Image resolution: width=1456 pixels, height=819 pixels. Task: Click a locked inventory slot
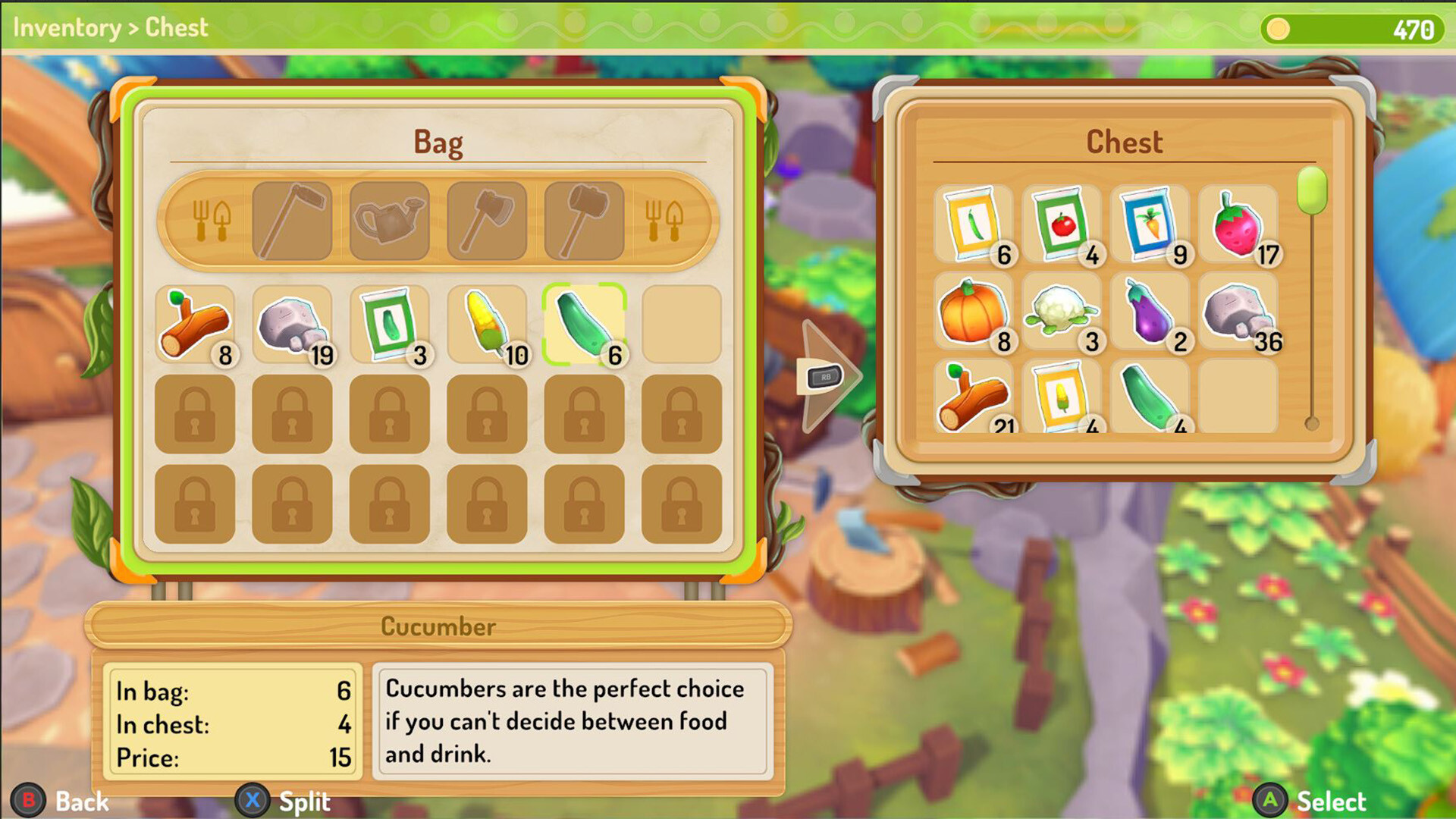coord(194,416)
